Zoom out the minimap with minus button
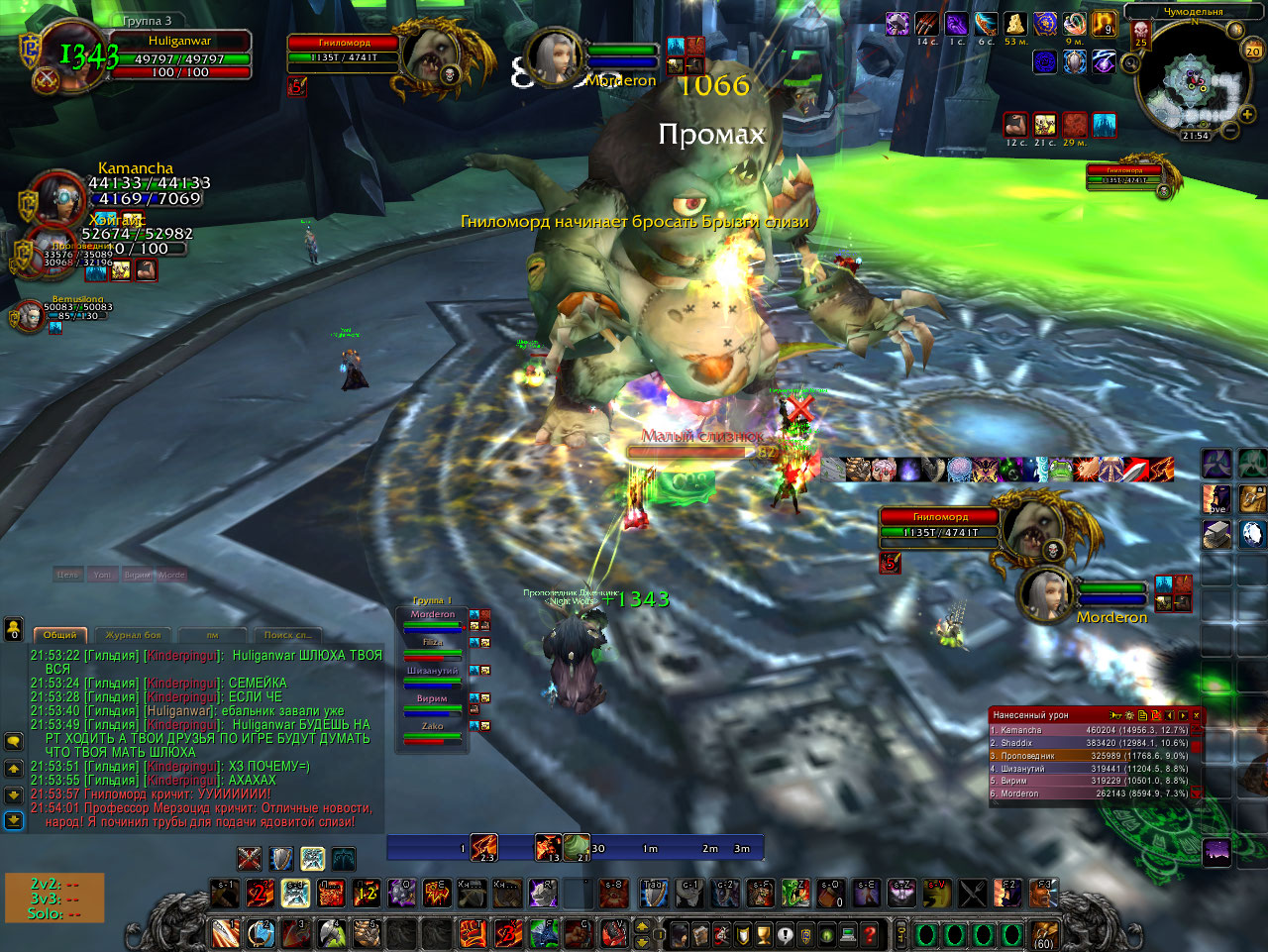 pos(1229,130)
